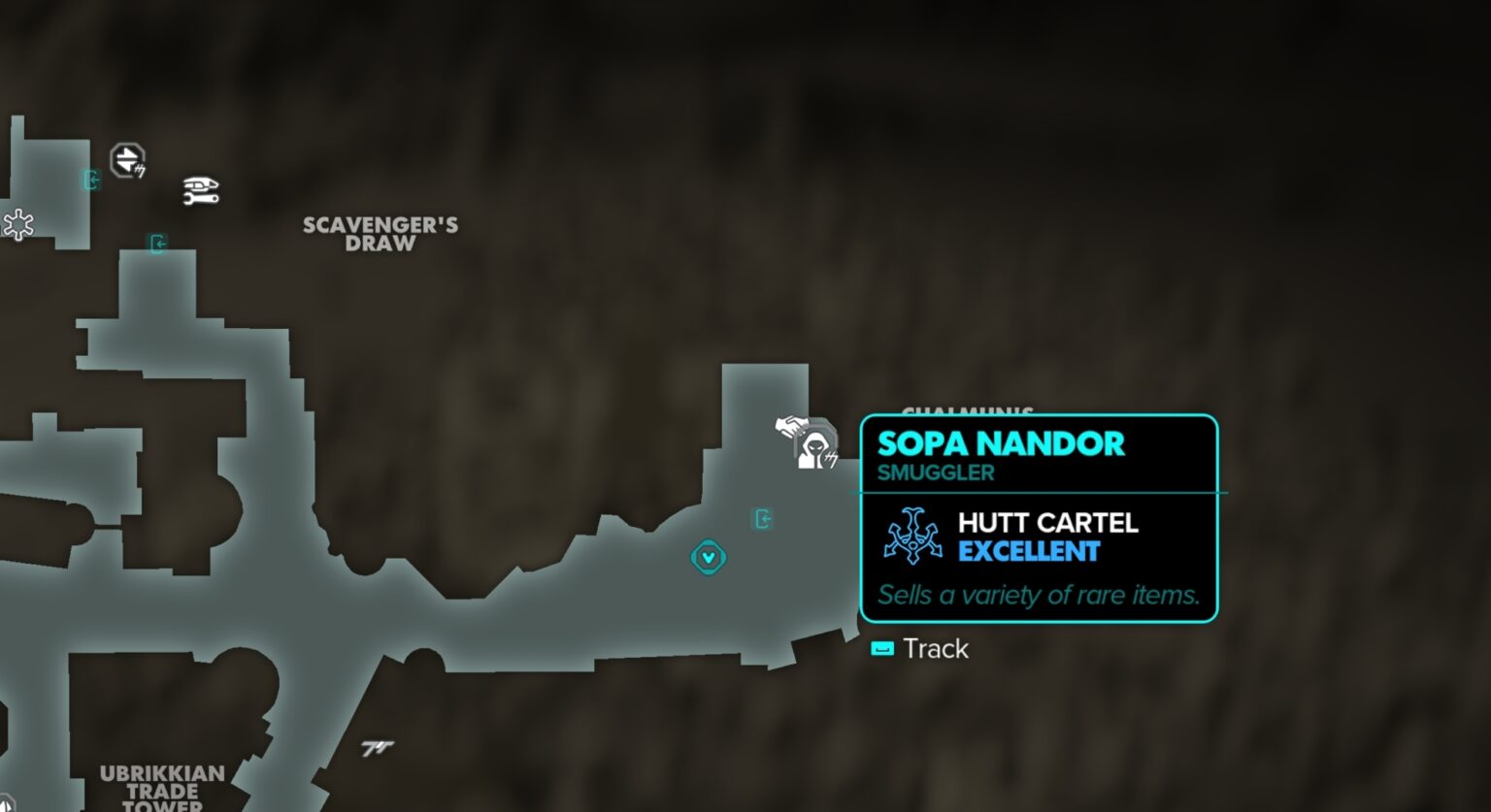This screenshot has height=812, width=1491.
Task: Click the Scavenger's Draw district label
Action: click(378, 235)
